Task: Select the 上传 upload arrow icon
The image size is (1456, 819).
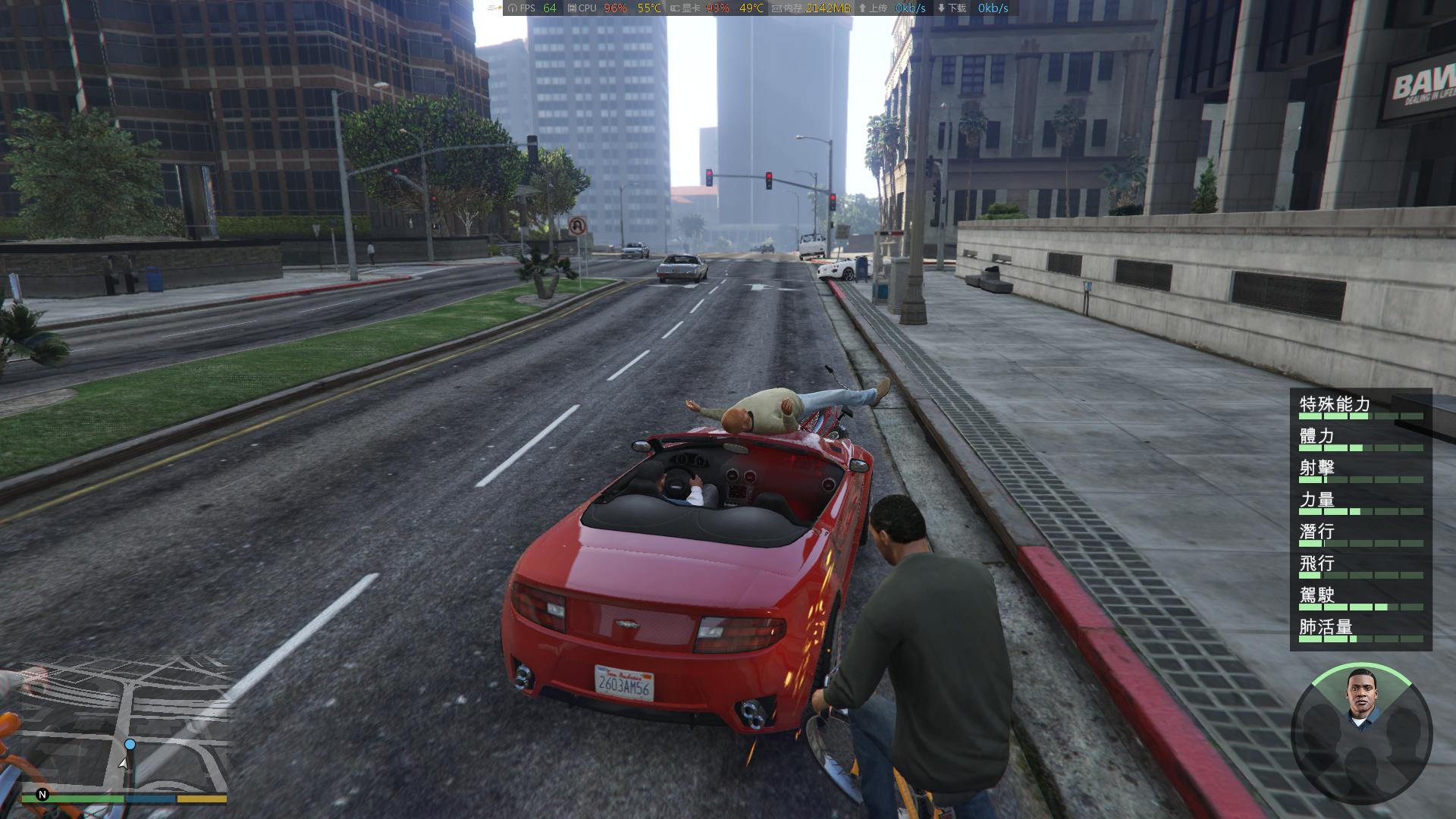Action: (863, 8)
